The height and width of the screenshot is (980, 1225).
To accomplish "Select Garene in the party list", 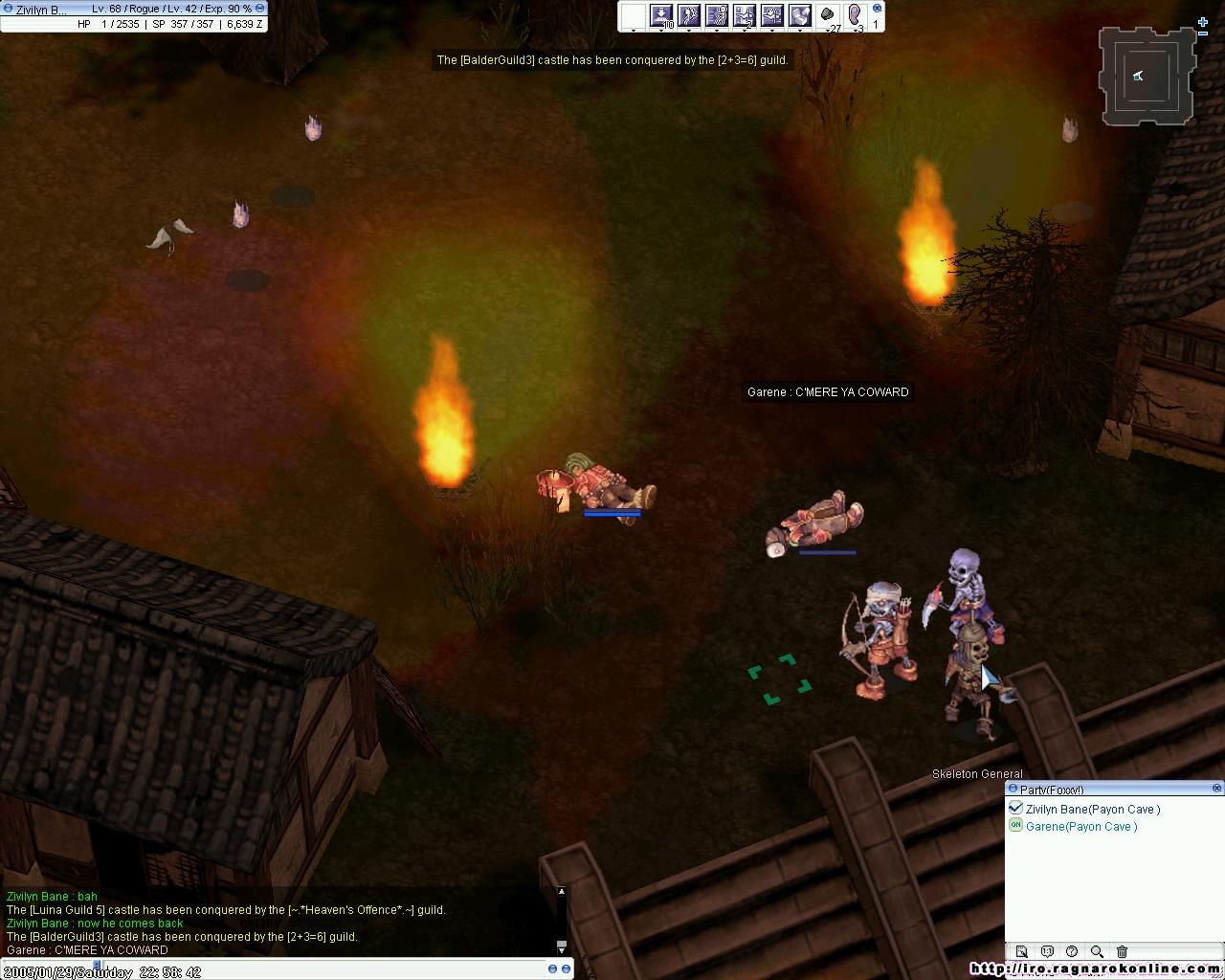I will point(1081,827).
